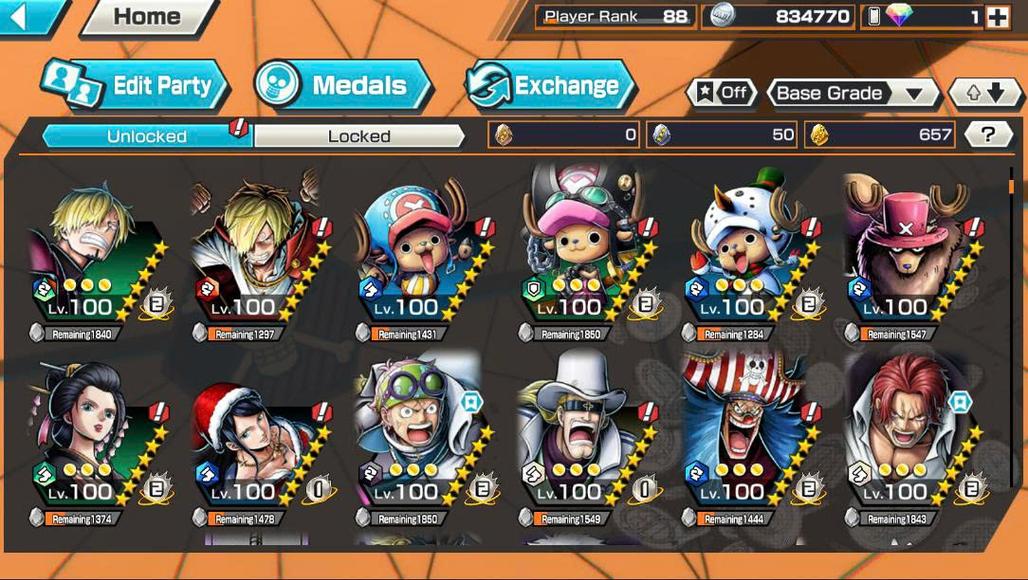The width and height of the screenshot is (1028, 580).
Task: Open the Exchange menu
Action: click(x=551, y=85)
